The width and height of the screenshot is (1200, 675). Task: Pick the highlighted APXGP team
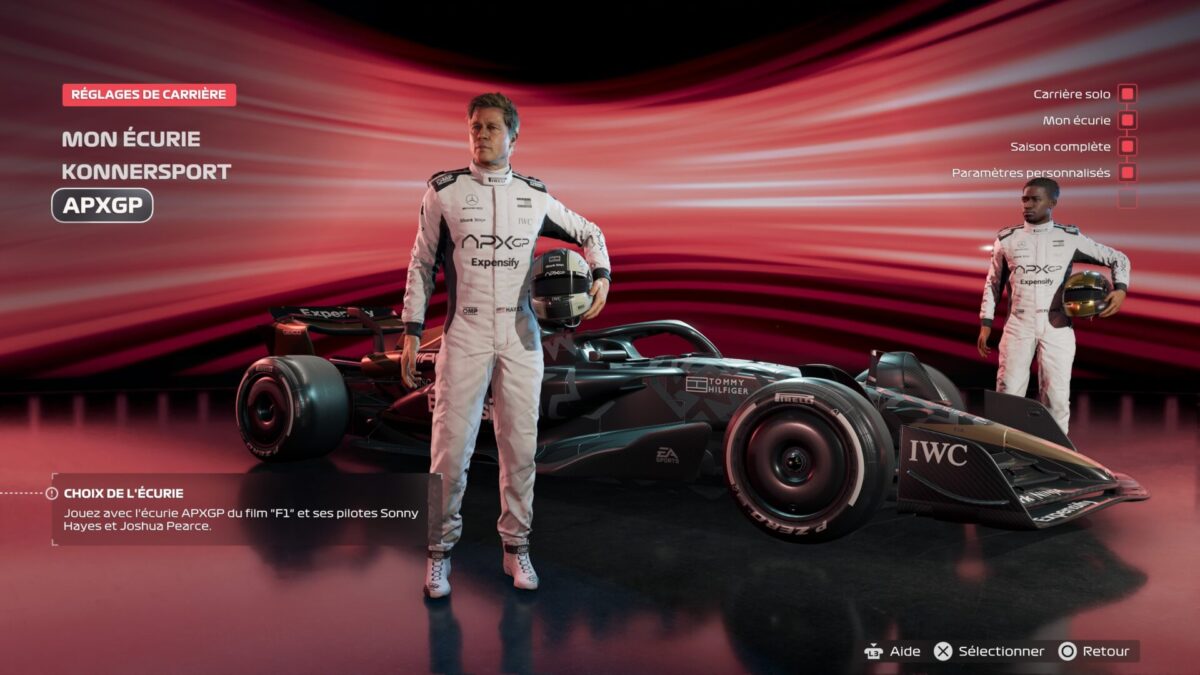pos(103,206)
